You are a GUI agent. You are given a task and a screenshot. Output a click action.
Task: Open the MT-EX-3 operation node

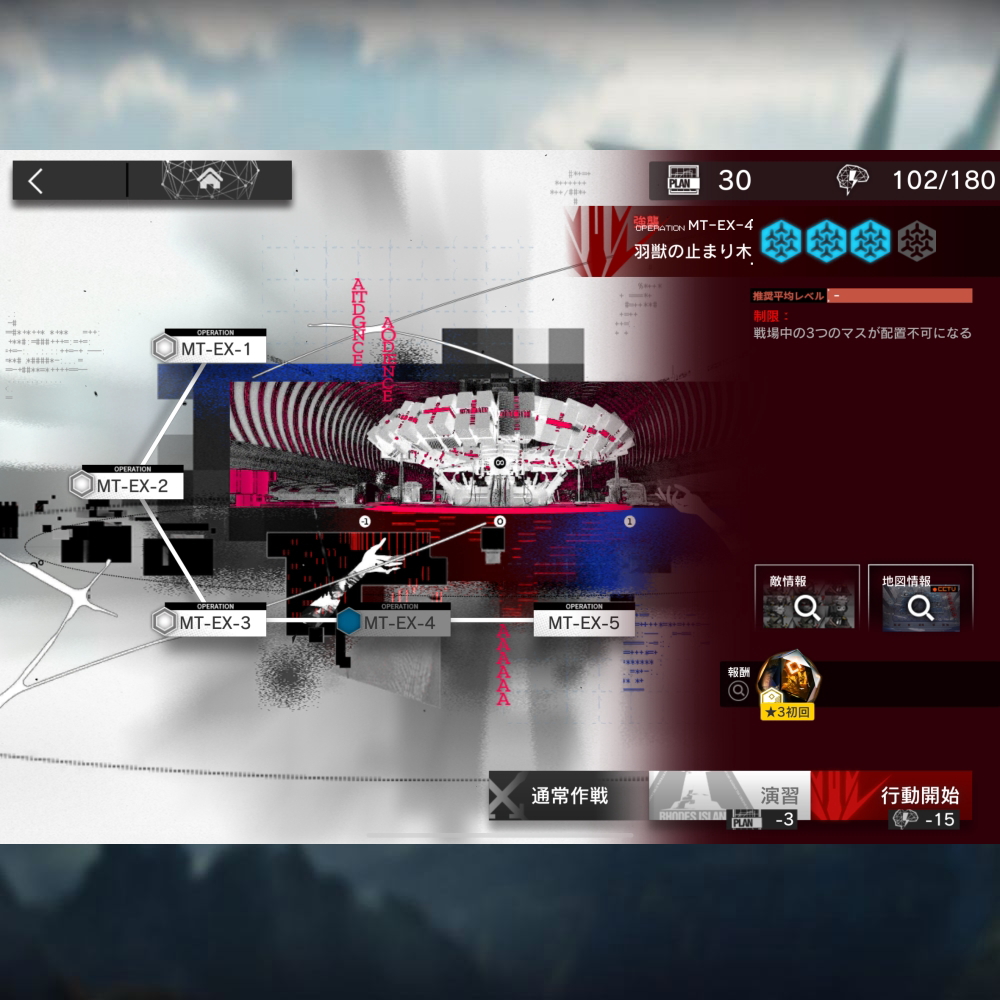[208, 623]
